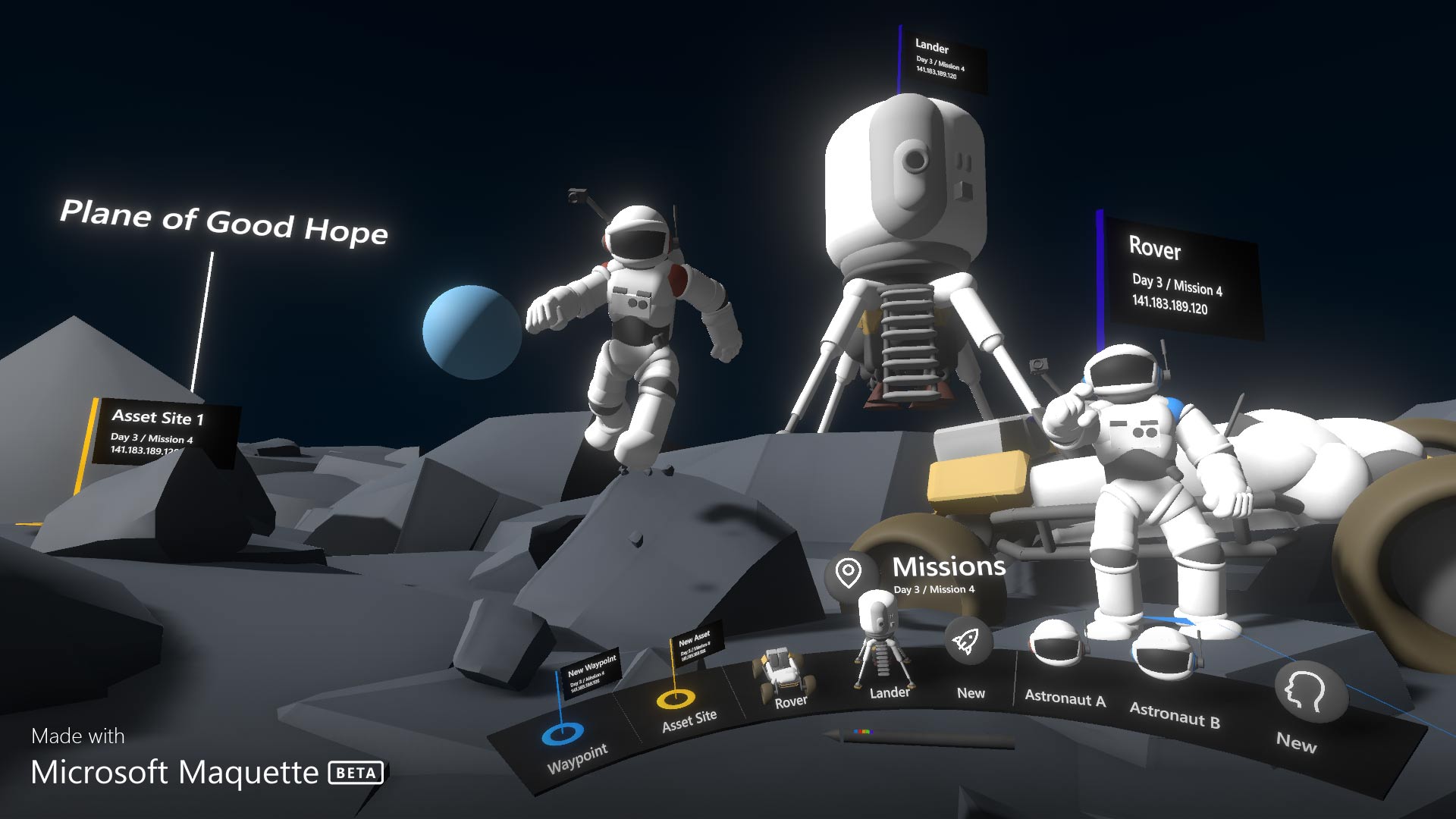Pick the Rover vehicle icon from the menu
This screenshot has height=819, width=1456.
click(x=782, y=666)
